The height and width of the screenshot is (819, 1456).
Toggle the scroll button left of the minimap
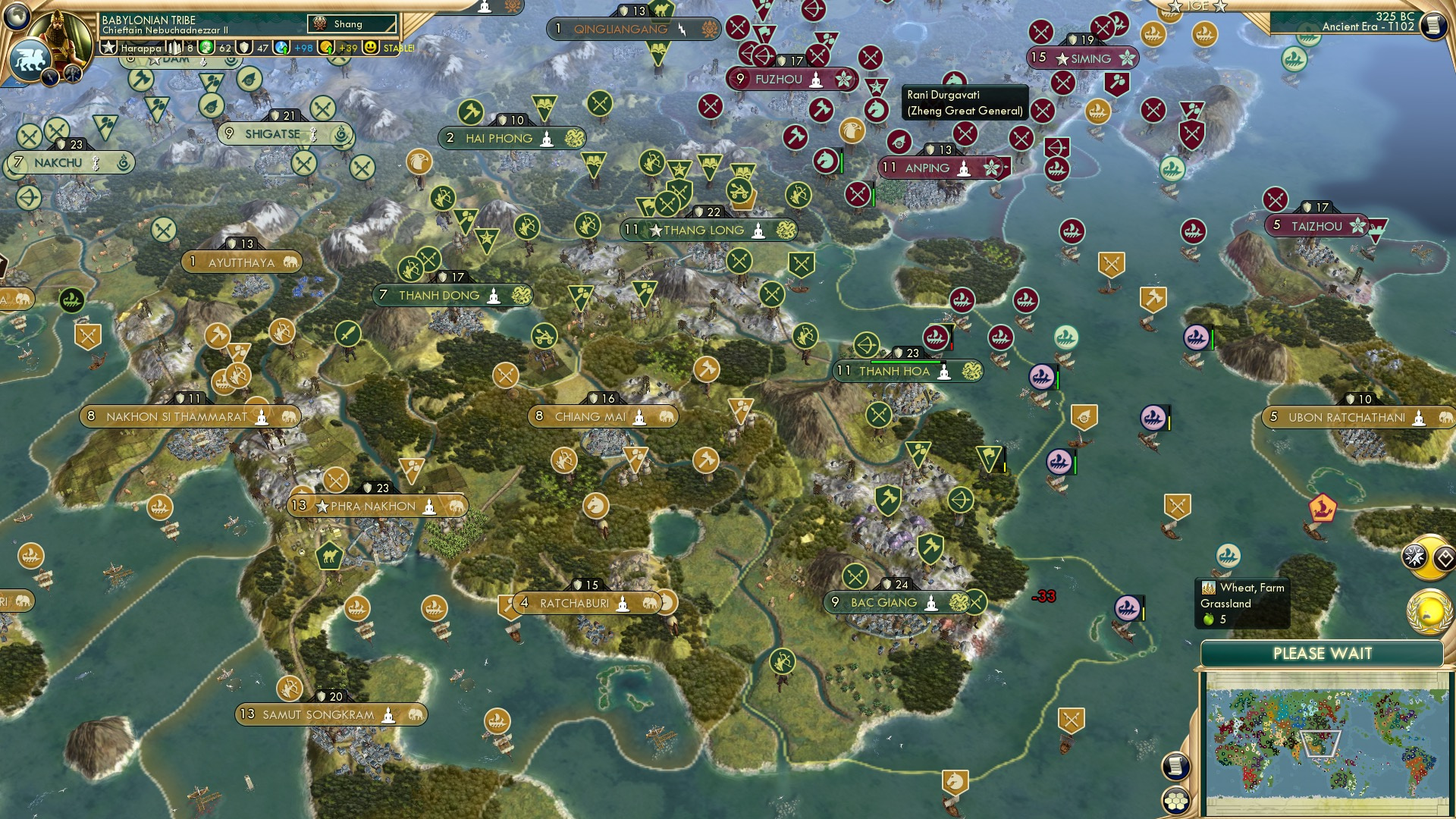tap(1176, 766)
